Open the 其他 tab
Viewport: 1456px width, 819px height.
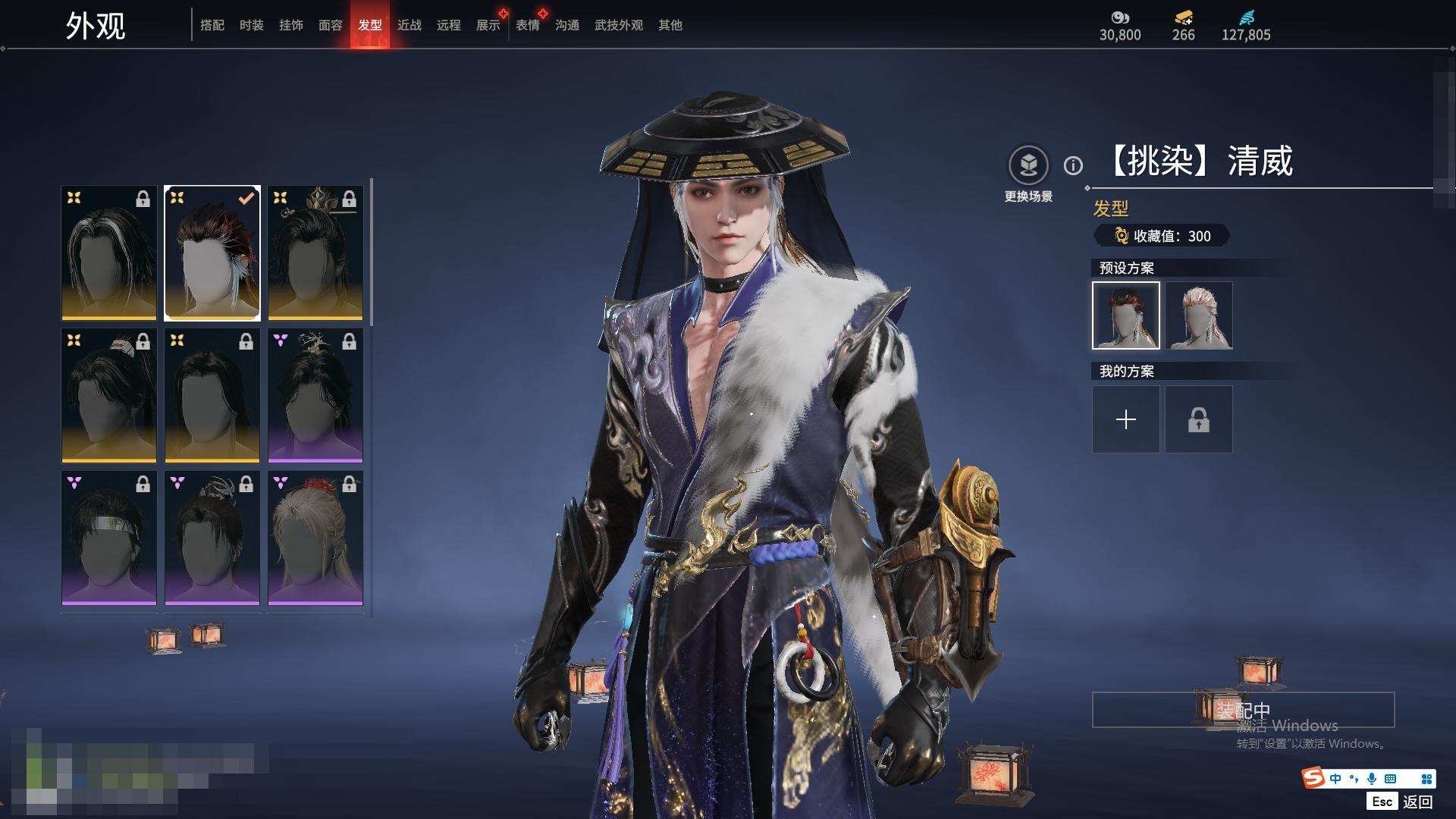670,25
